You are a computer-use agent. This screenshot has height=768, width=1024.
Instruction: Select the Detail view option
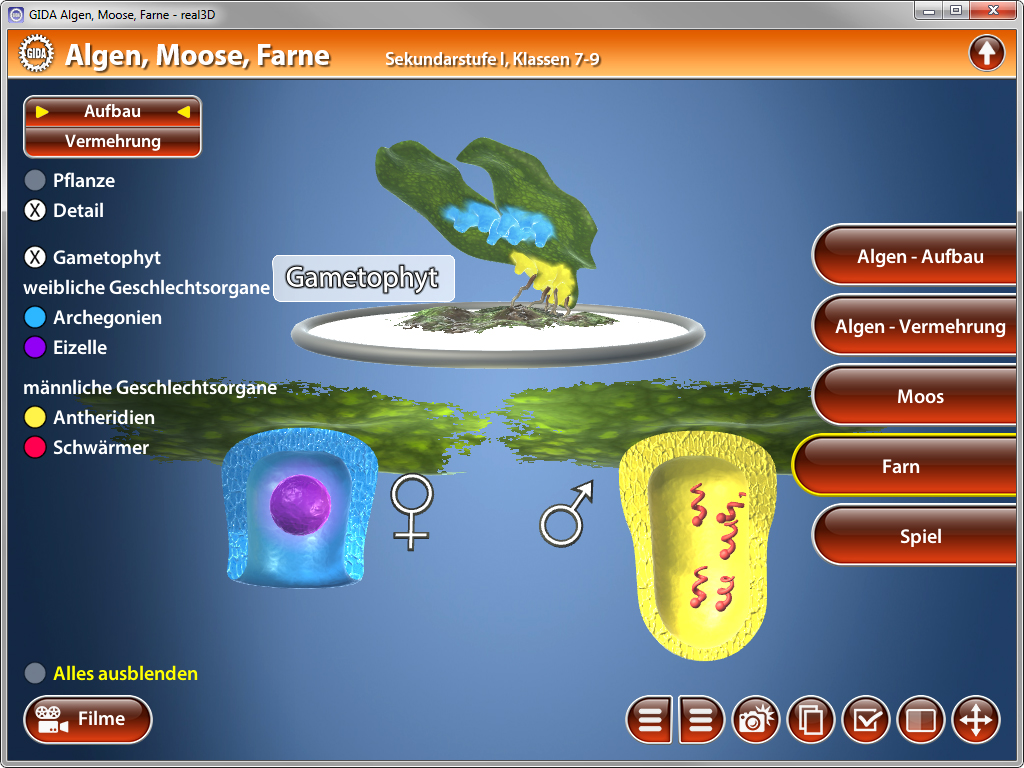(x=35, y=211)
